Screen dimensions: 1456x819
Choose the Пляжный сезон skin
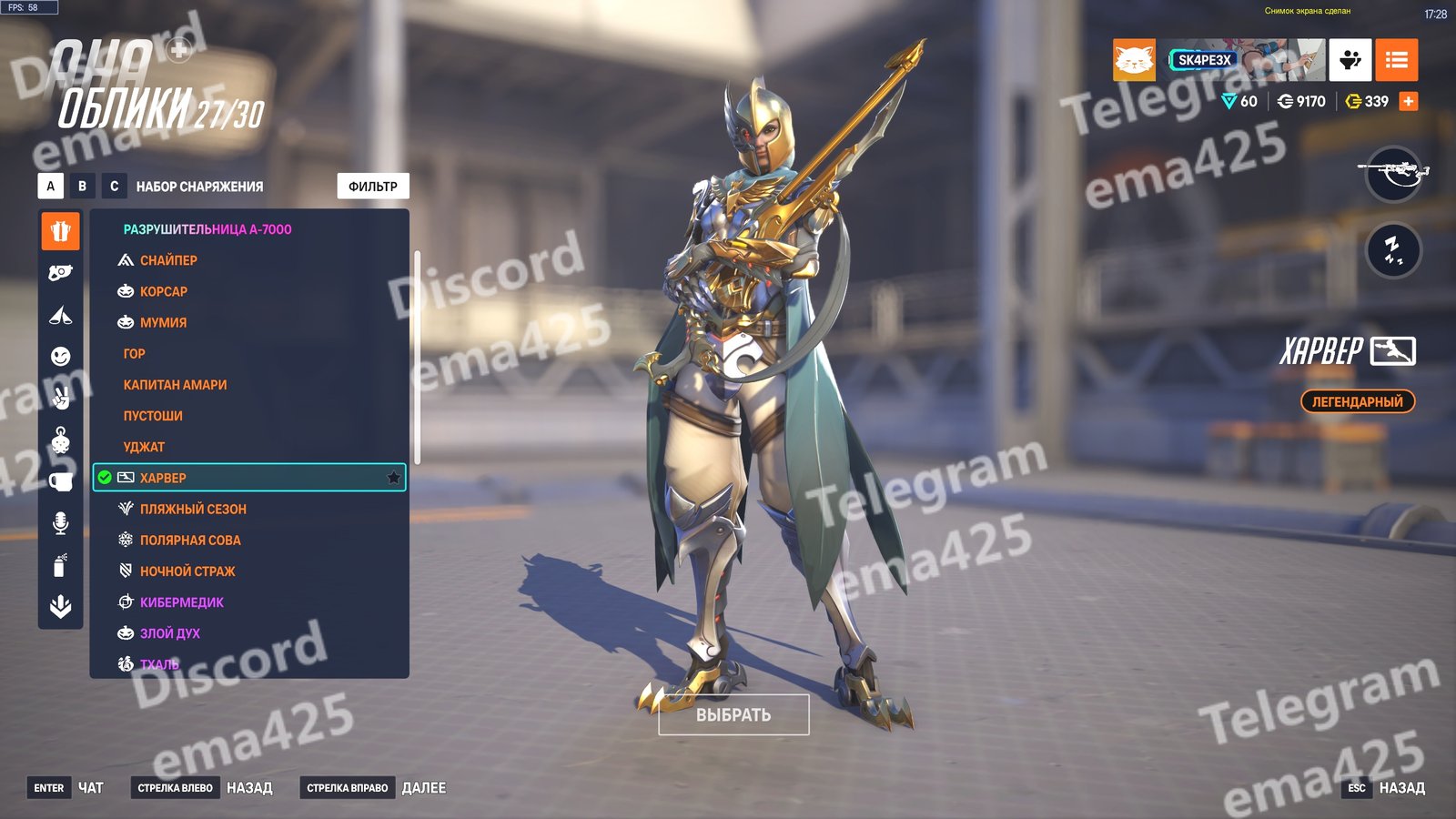193,509
